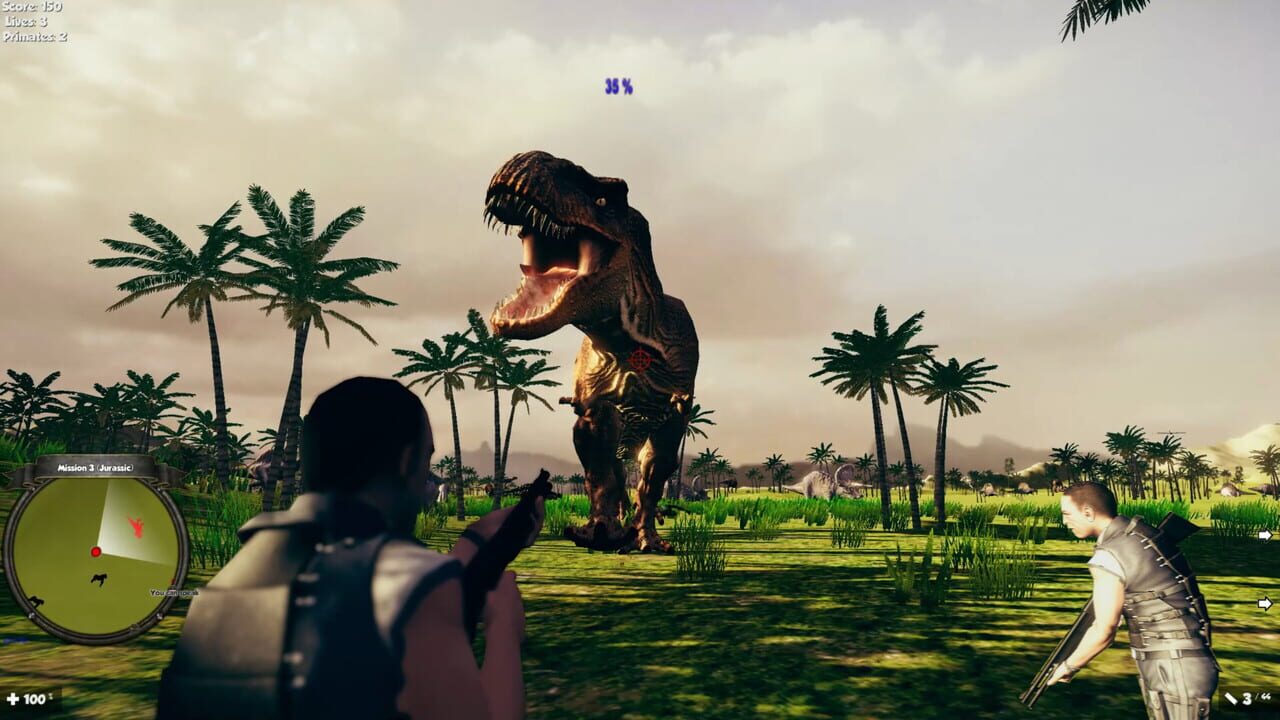Select the monkey marker inside the minimap
Screen dimensions: 1280x720
99,578
